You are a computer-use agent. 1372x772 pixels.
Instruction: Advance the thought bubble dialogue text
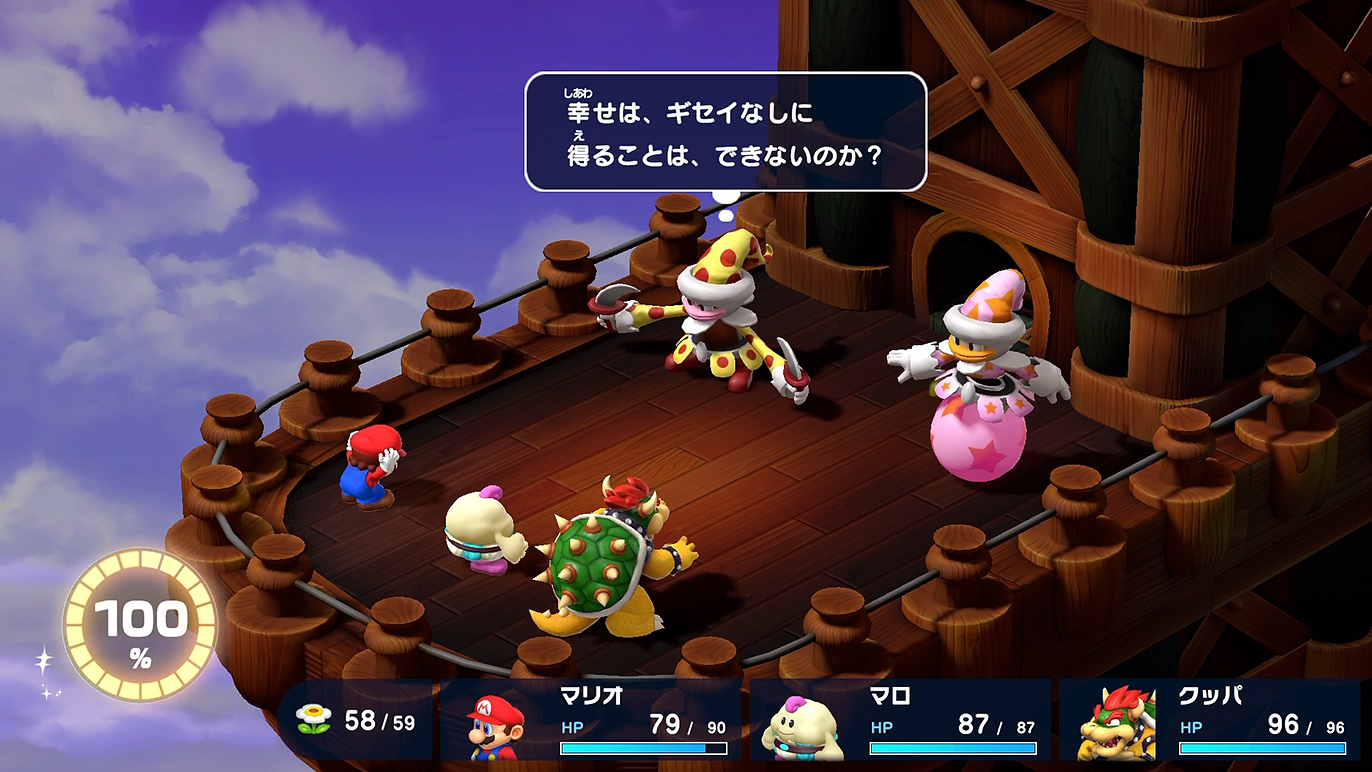click(x=725, y=132)
